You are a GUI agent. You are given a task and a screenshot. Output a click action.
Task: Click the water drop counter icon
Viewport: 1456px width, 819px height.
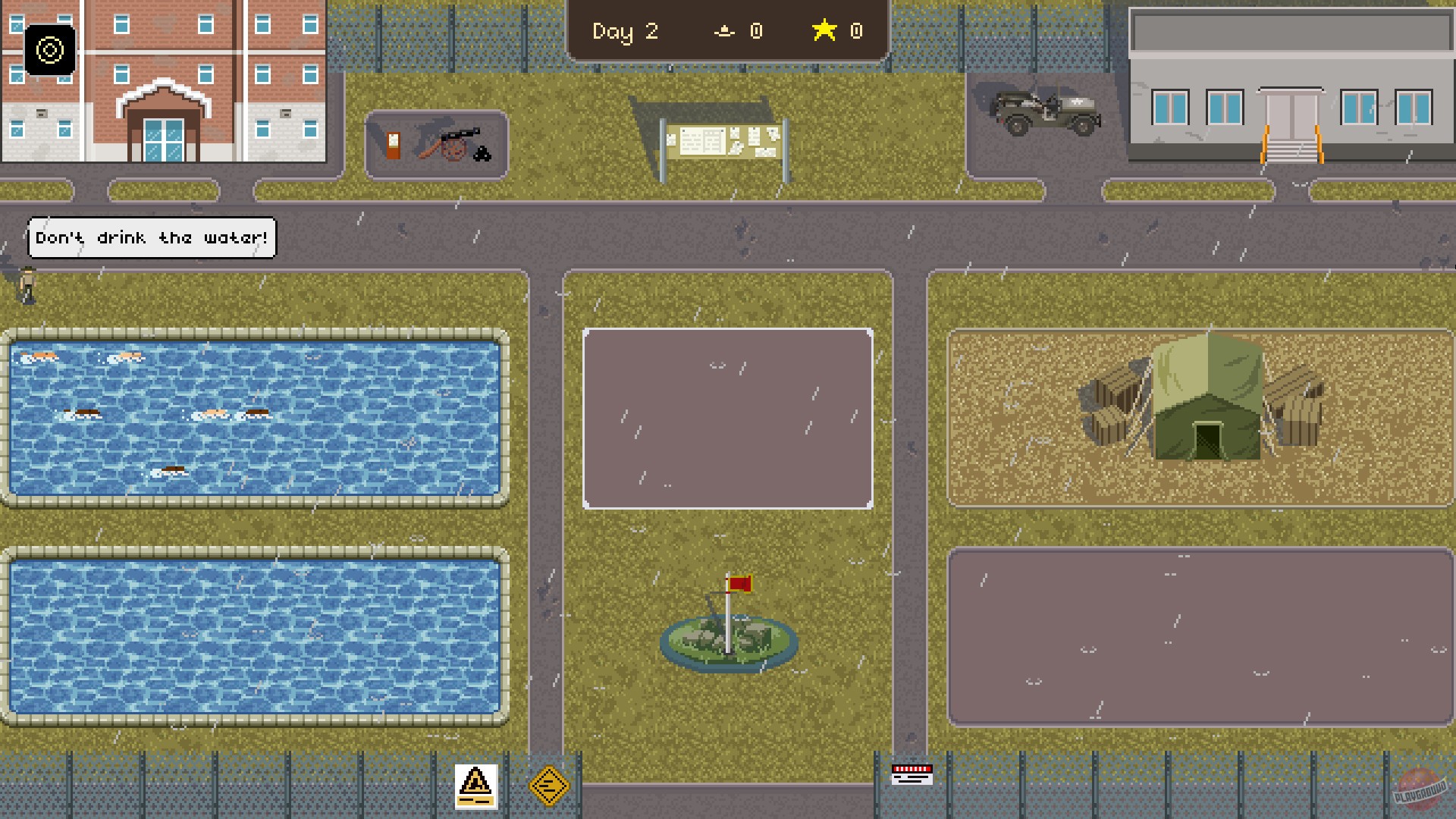point(725,32)
